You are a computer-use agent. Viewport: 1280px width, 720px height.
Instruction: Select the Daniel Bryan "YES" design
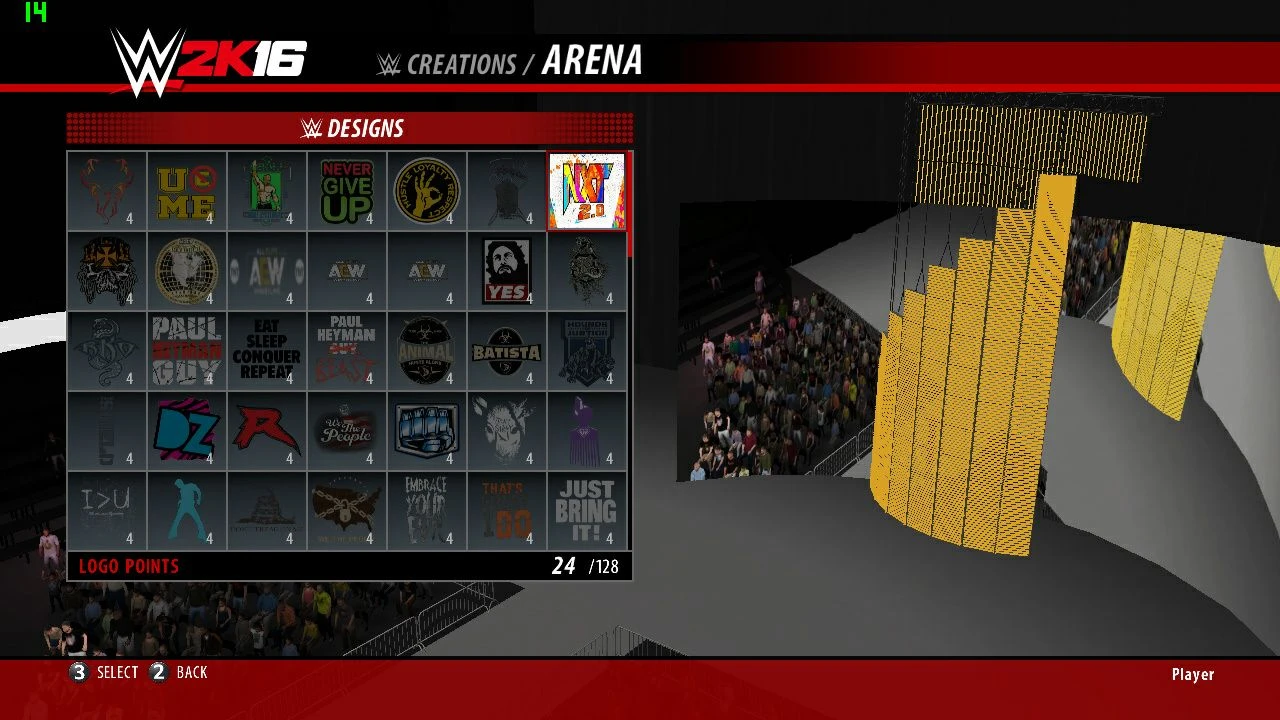click(x=507, y=272)
